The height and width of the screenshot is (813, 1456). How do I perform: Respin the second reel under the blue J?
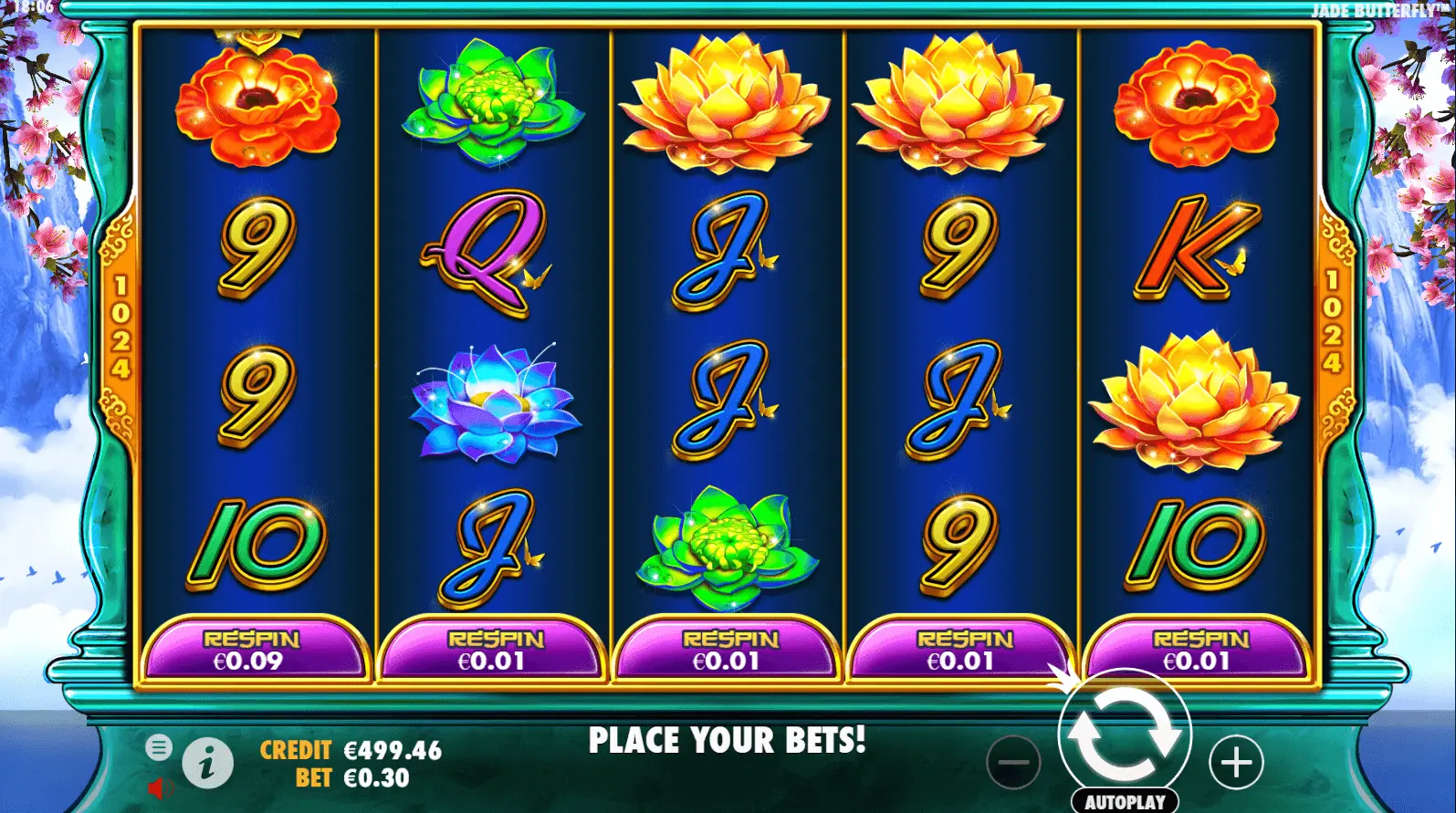point(494,650)
